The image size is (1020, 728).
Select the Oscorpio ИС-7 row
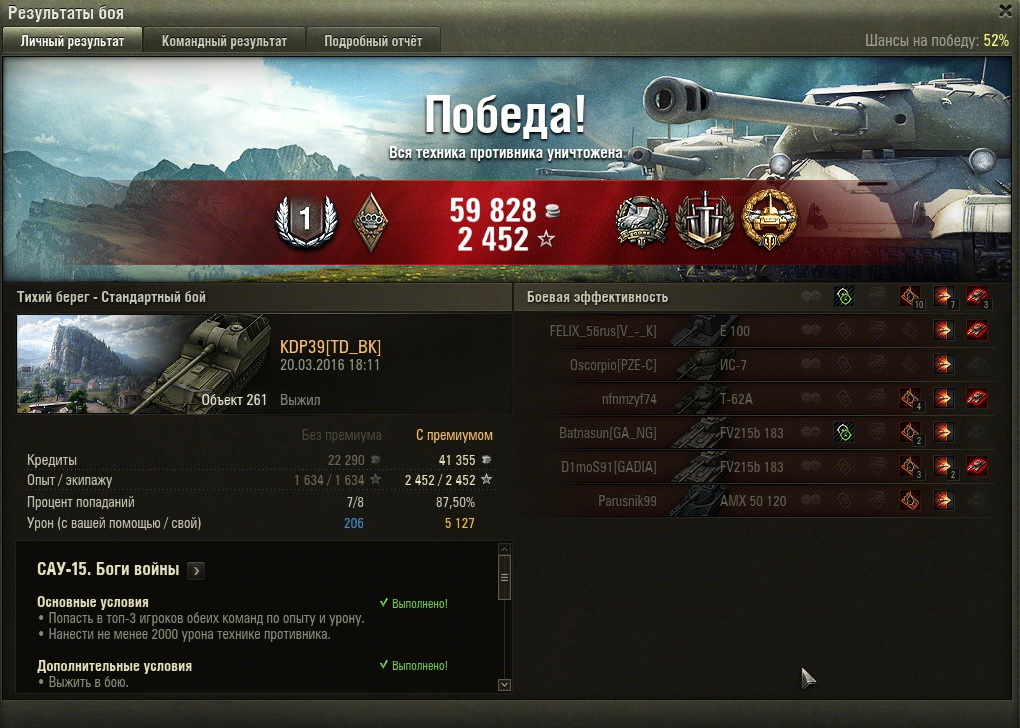point(760,365)
